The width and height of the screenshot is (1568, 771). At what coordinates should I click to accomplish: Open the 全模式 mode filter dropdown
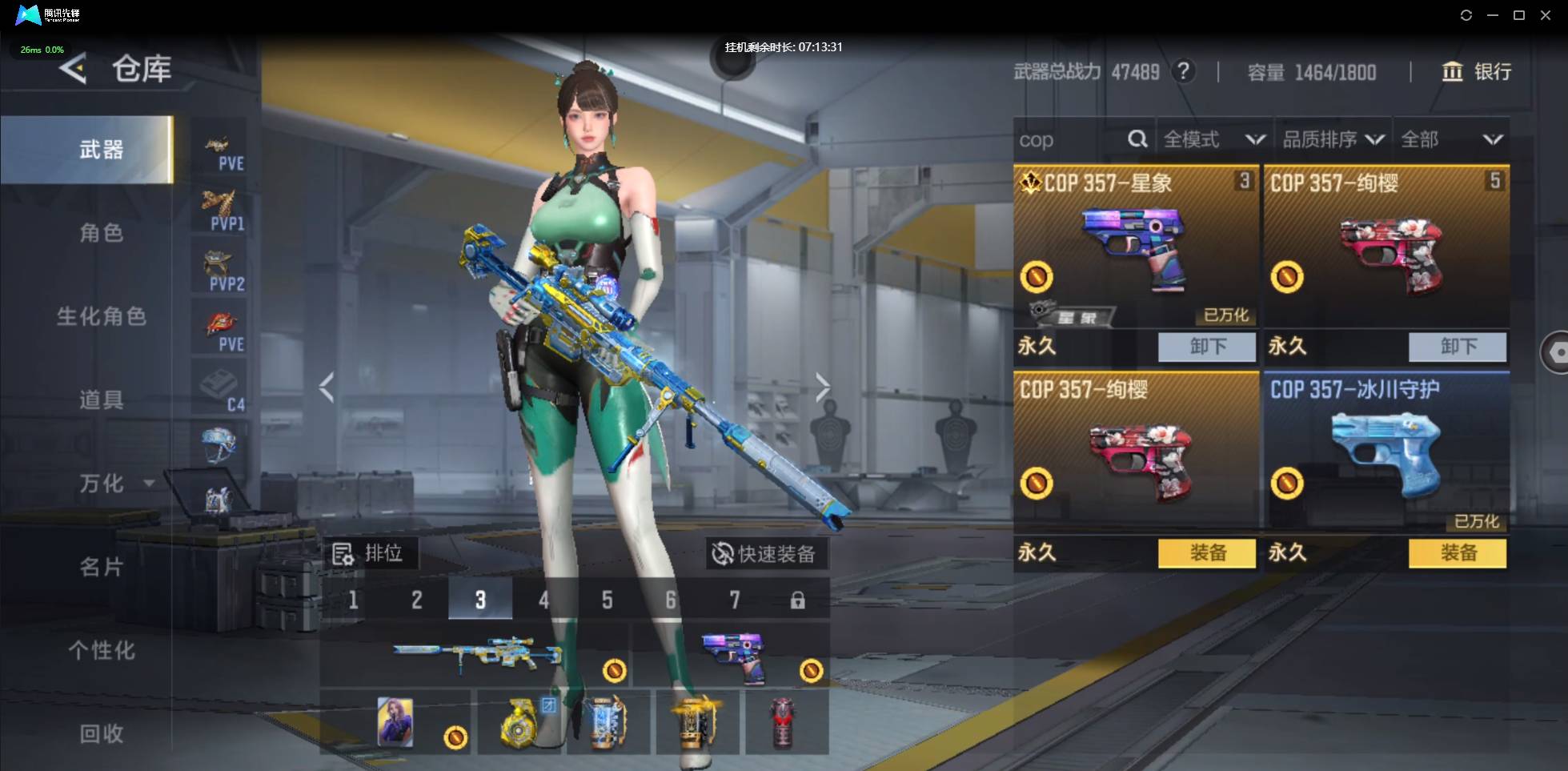pos(1213,140)
